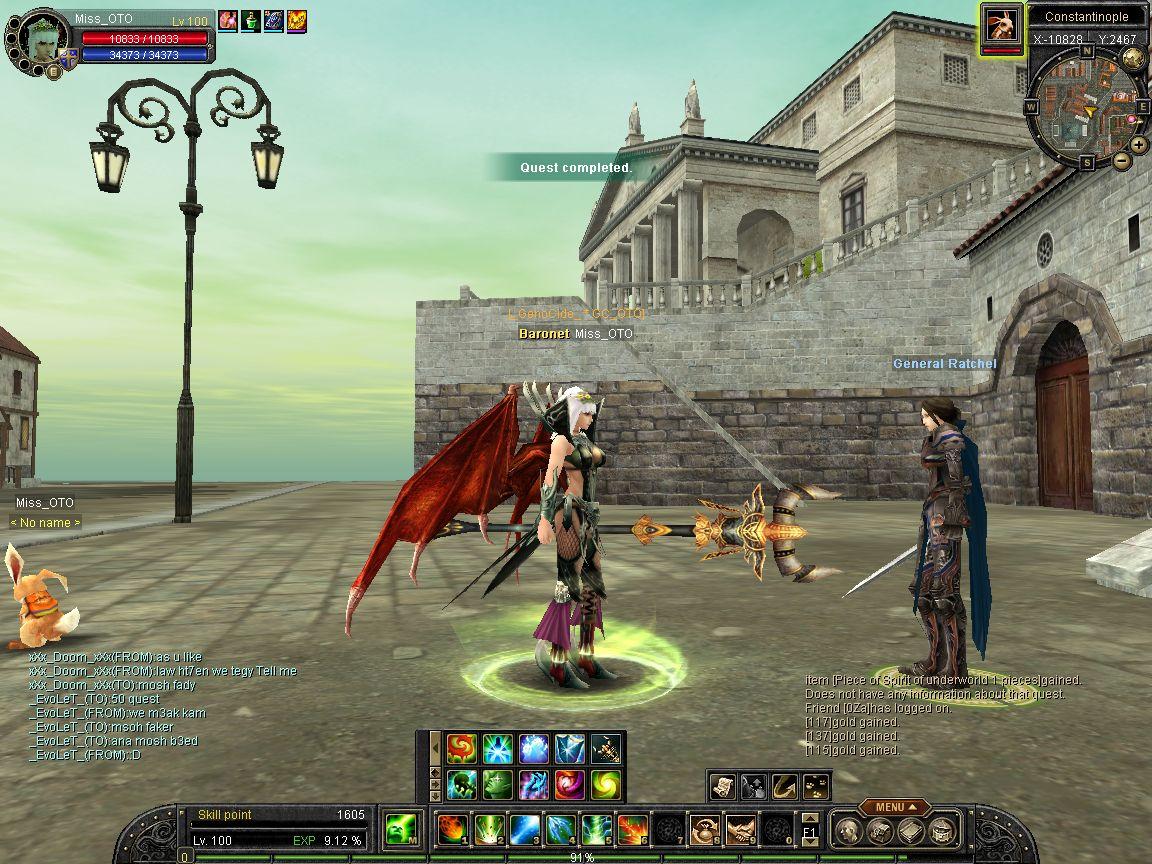Click the scroll icon in the small action bar

tap(723, 787)
